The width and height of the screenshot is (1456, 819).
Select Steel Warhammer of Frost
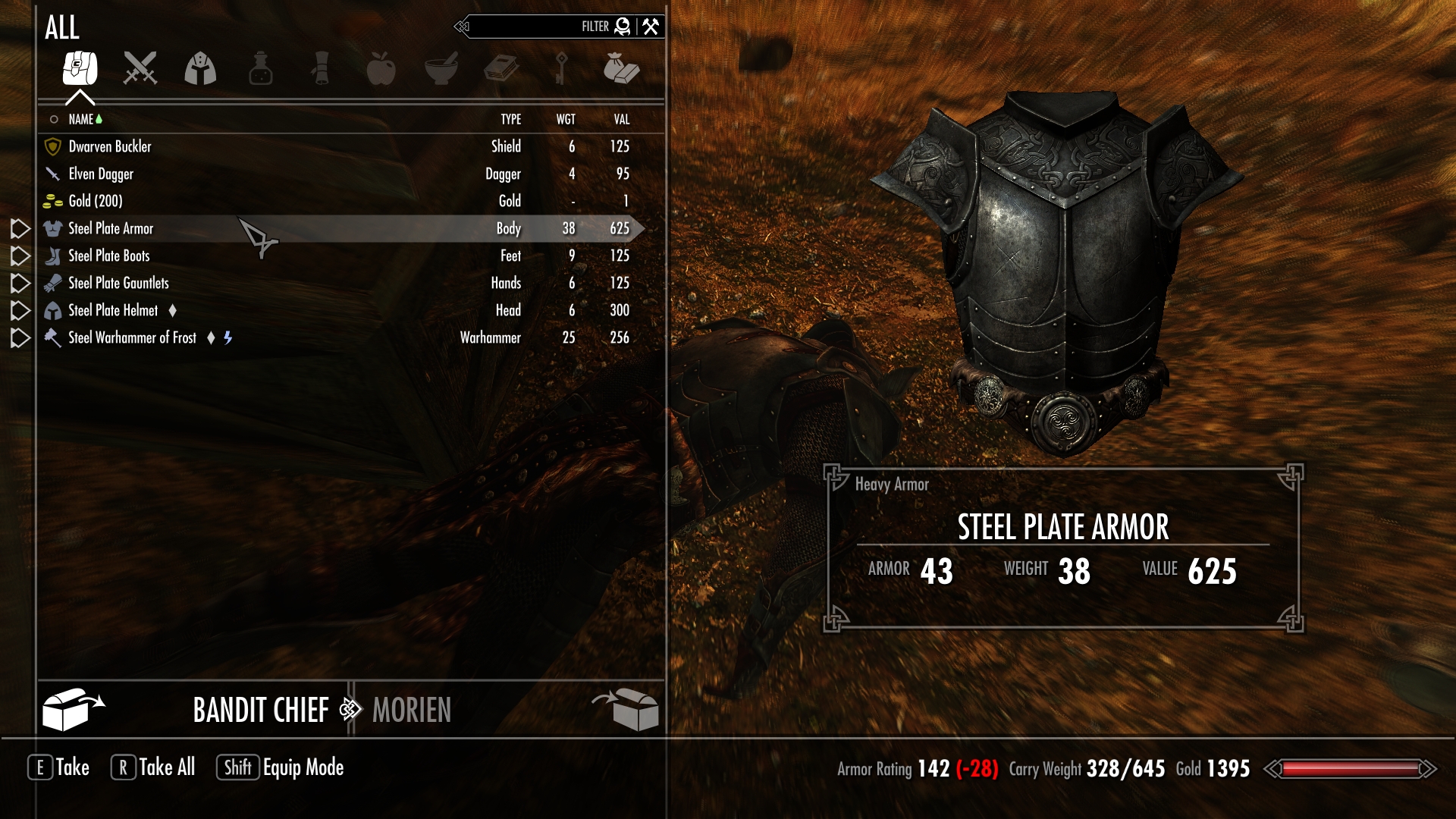click(x=132, y=337)
